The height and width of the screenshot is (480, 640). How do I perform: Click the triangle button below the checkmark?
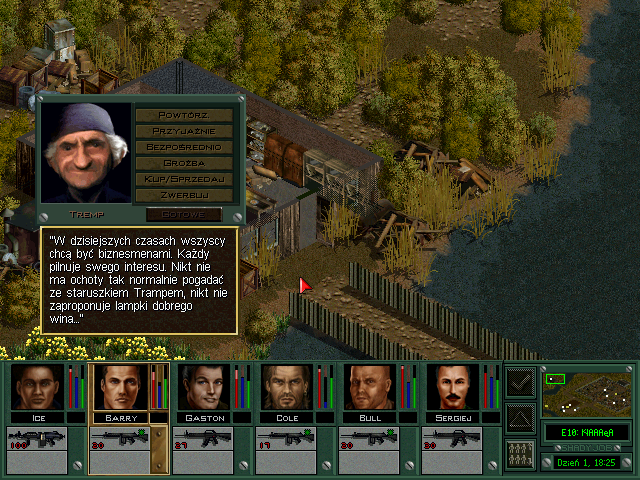tap(520, 416)
